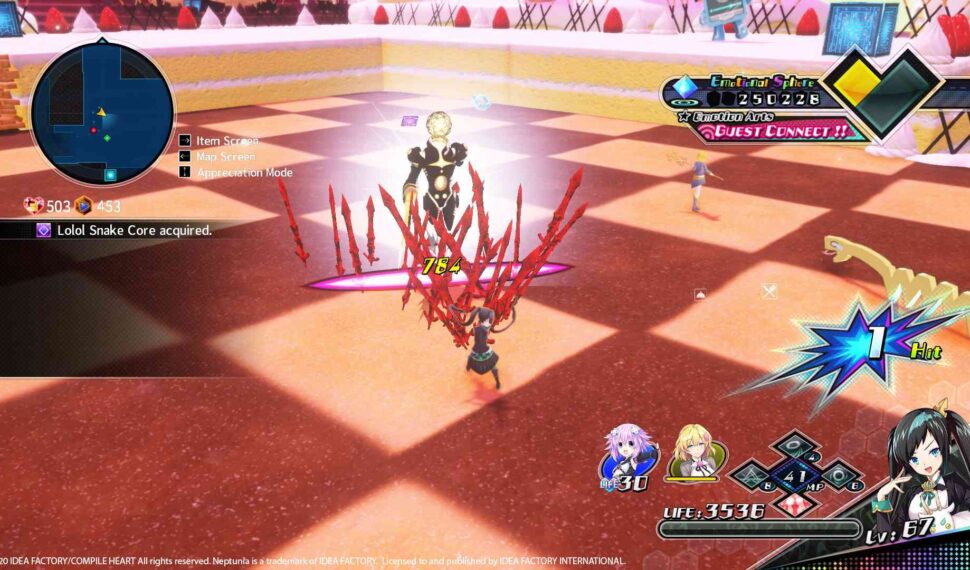The width and height of the screenshot is (970, 570).
Task: Click the purple Lolol Snake Core icon
Action: 44,230
